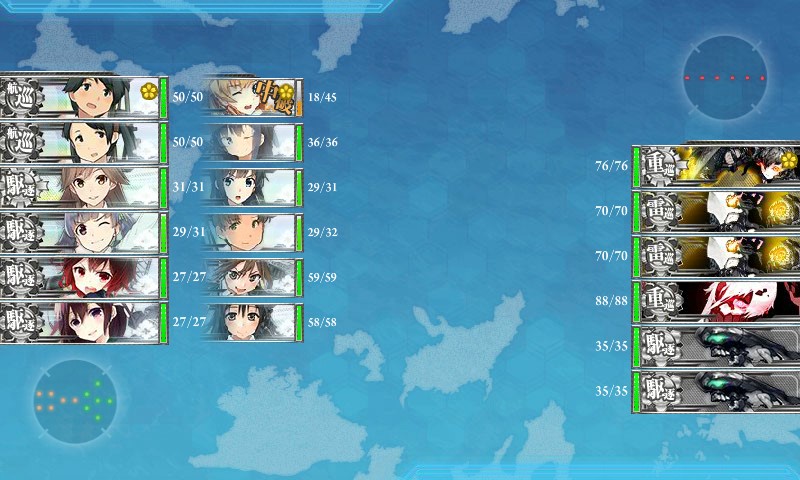Target the red enemy cruiser with 88/88 HP

click(x=718, y=300)
